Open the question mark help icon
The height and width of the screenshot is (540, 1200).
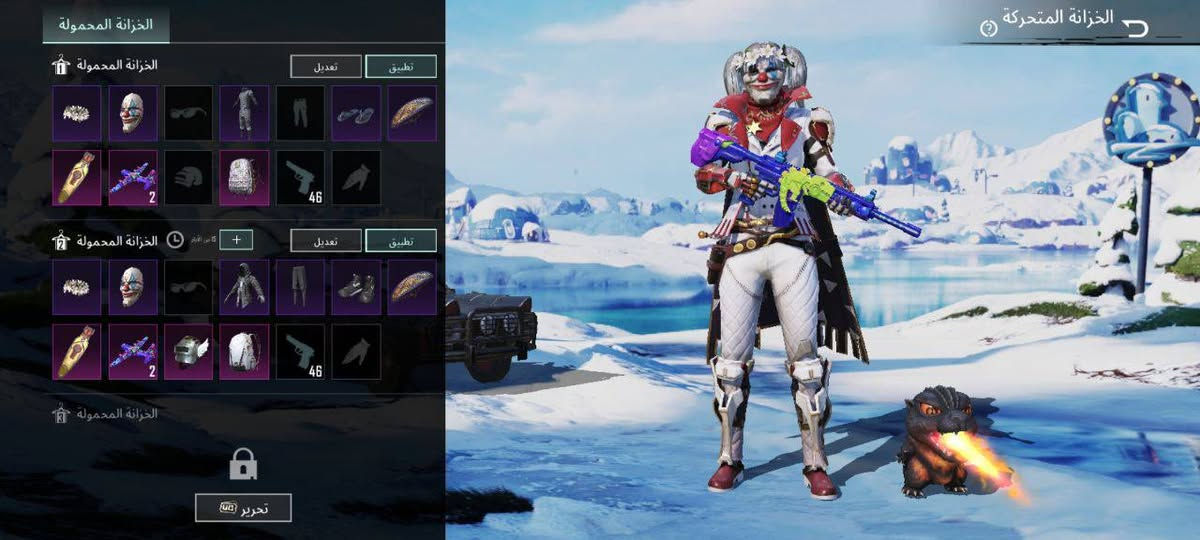click(x=989, y=28)
